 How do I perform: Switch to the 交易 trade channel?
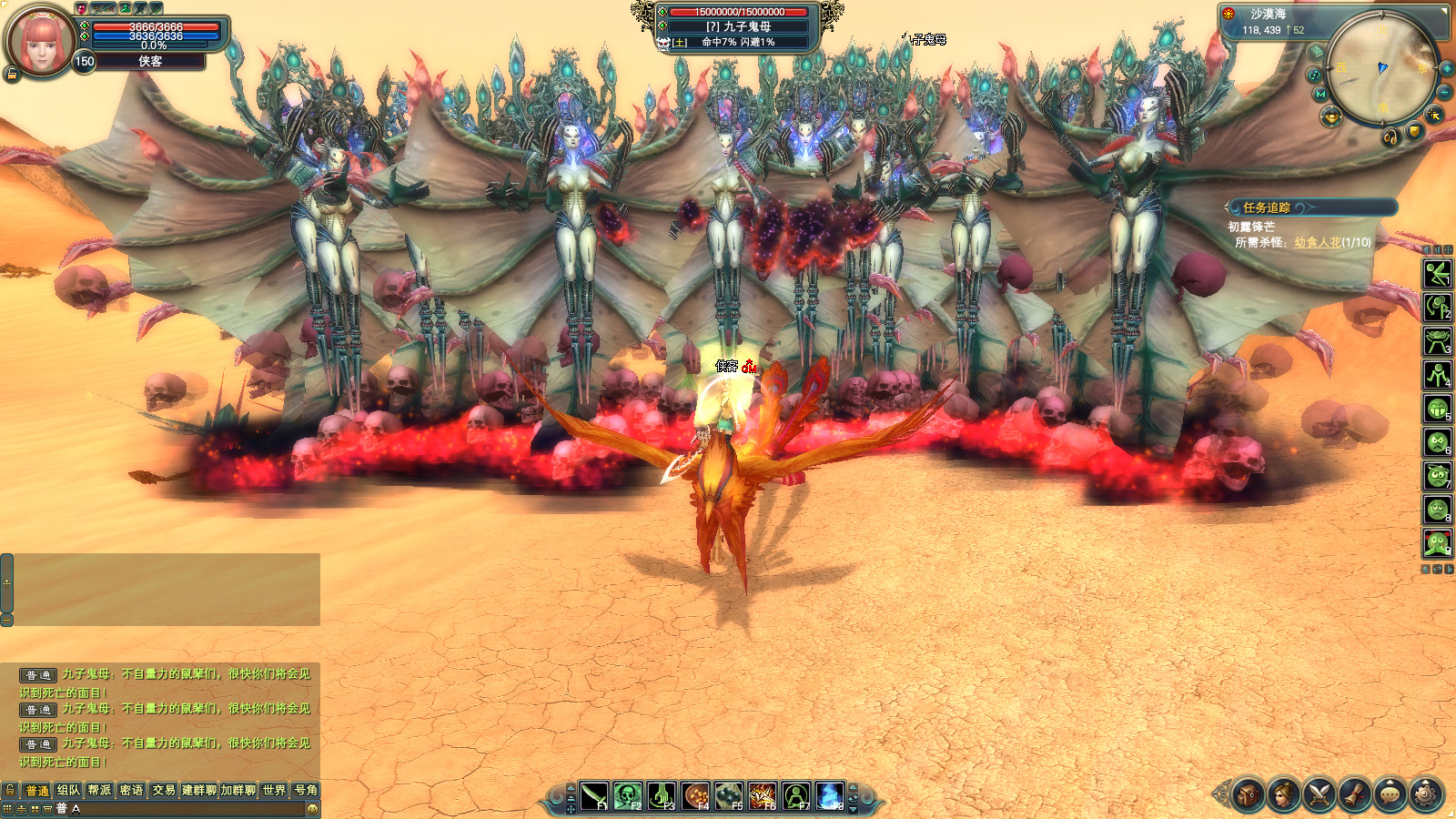[164, 790]
